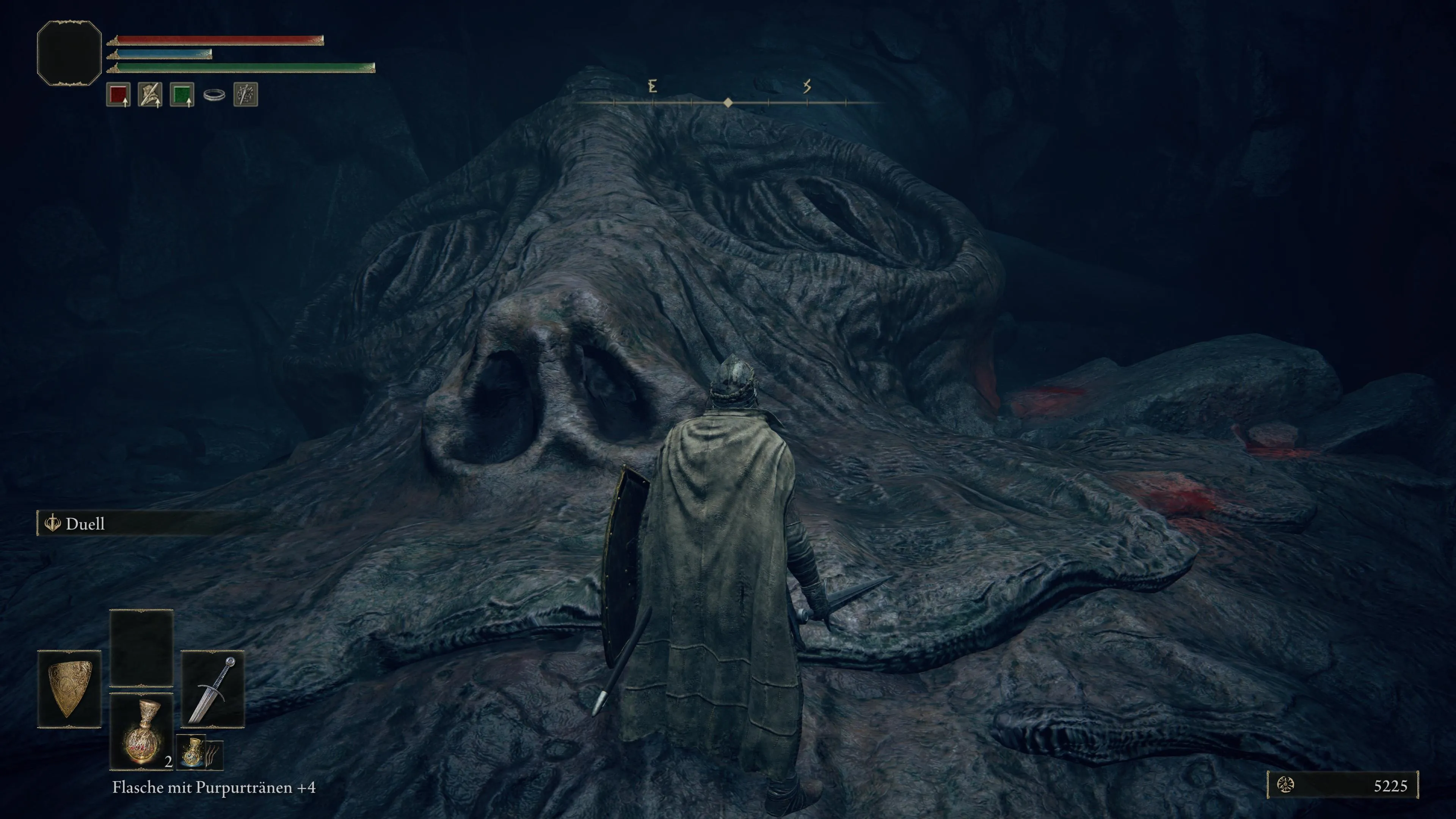This screenshot has width=1456, height=819.
Task: Select the golden shield equipment slot
Action: (69, 689)
